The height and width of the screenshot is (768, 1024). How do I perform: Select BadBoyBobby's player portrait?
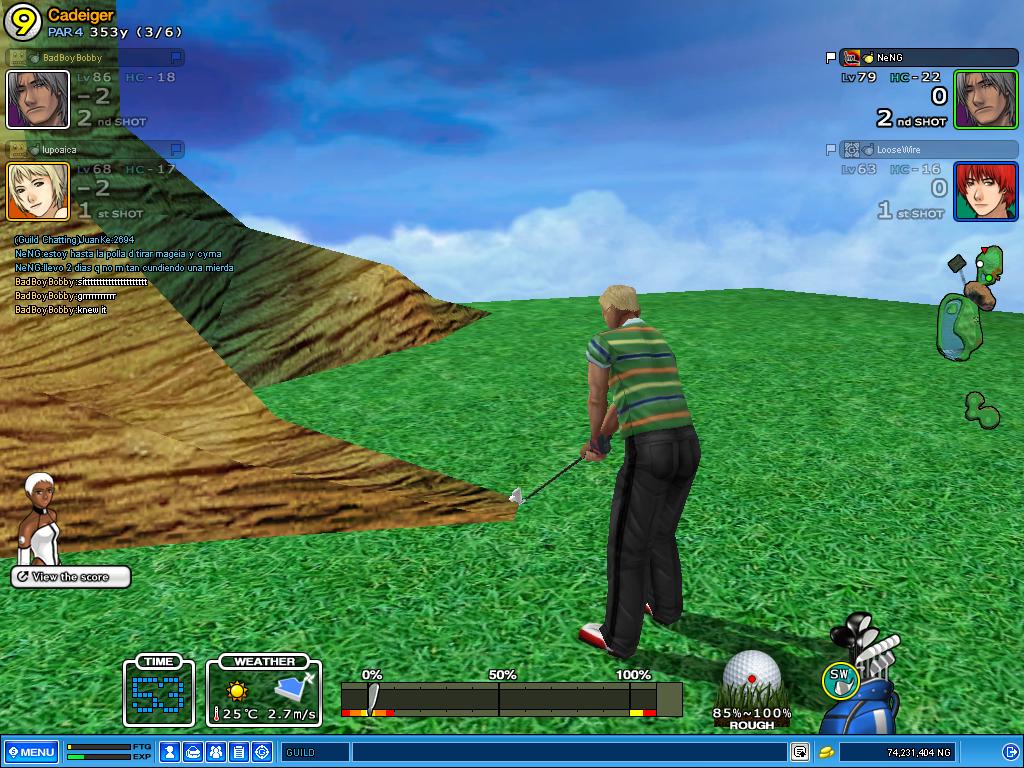coord(38,100)
